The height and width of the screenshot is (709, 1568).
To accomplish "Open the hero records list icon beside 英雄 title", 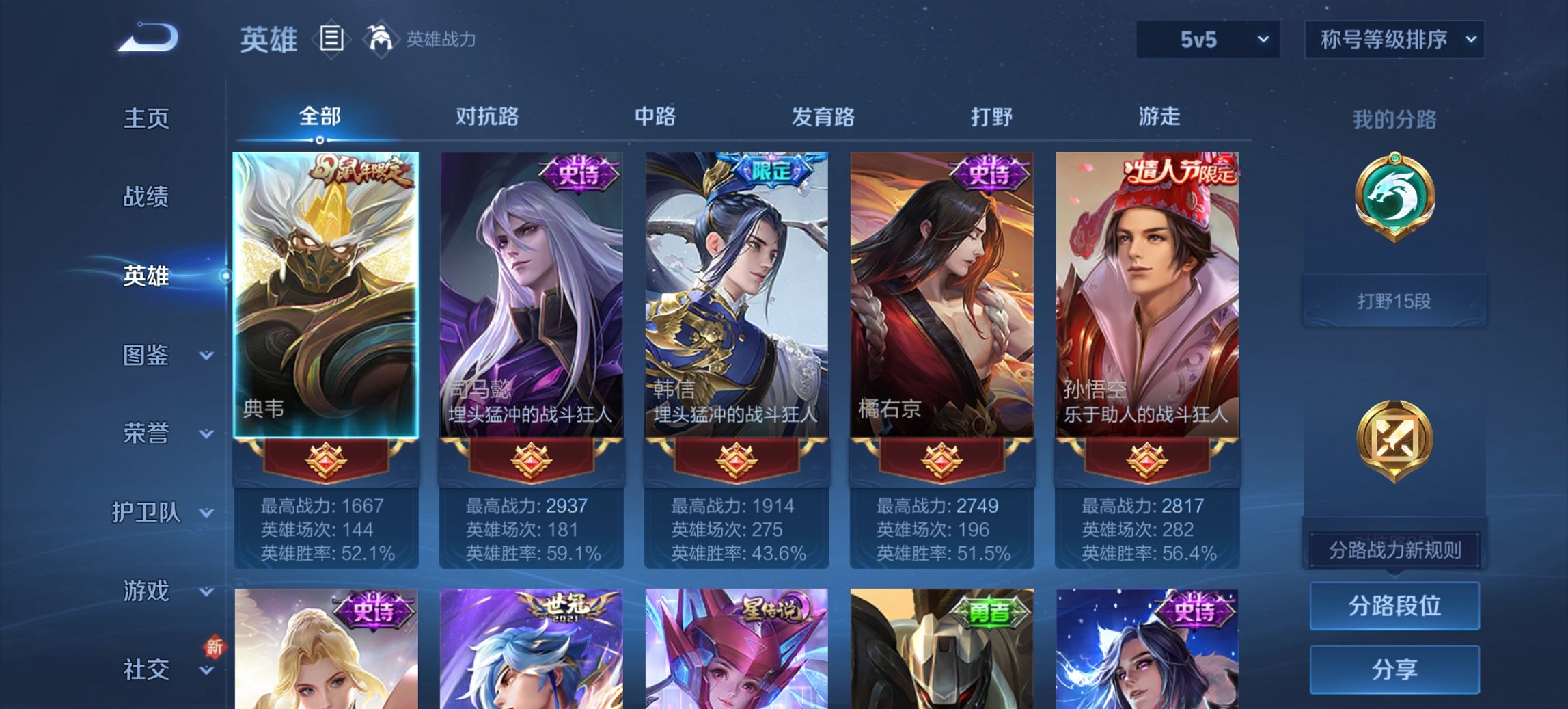I will click(x=333, y=40).
